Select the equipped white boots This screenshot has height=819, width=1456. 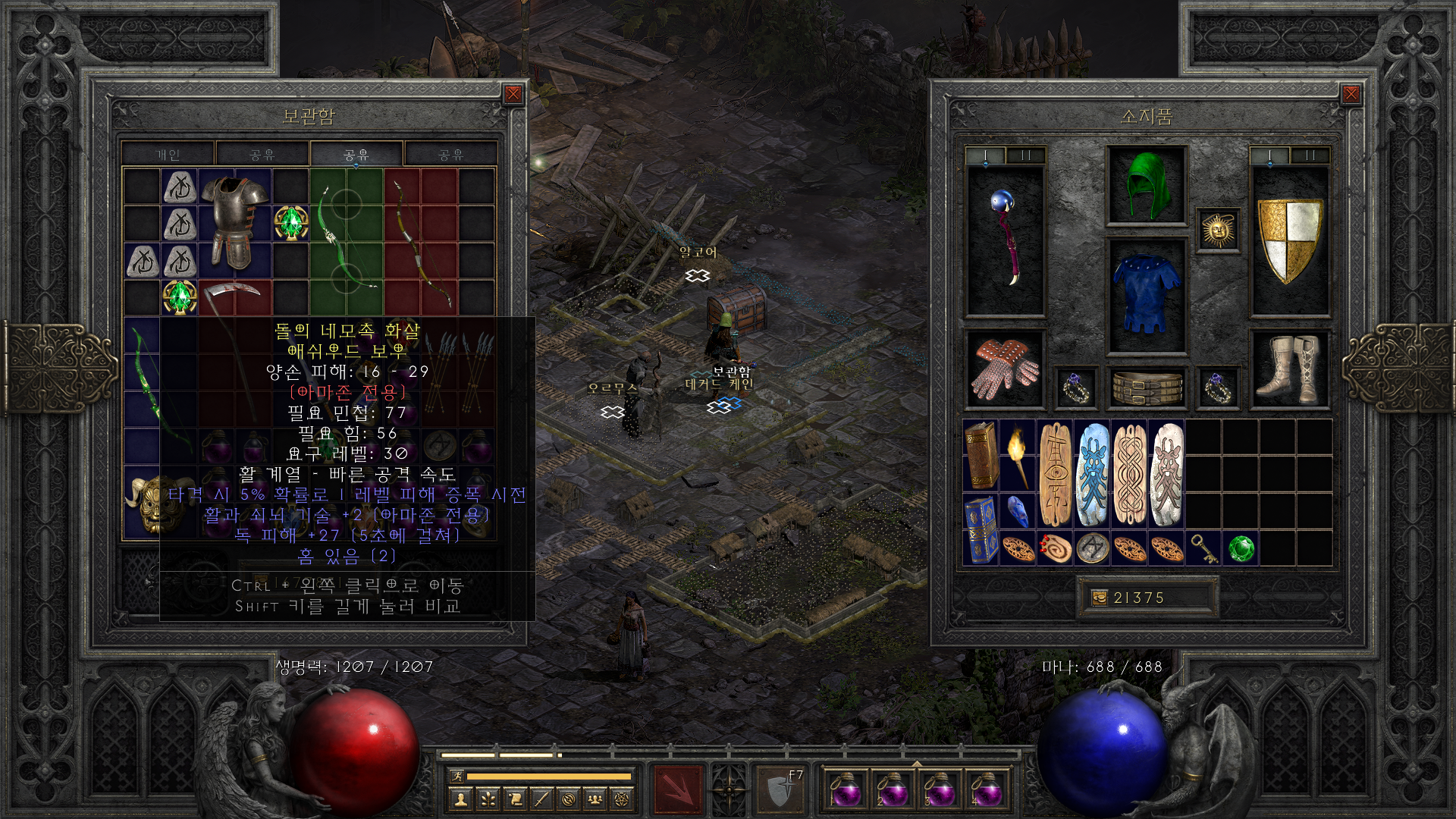[1289, 369]
